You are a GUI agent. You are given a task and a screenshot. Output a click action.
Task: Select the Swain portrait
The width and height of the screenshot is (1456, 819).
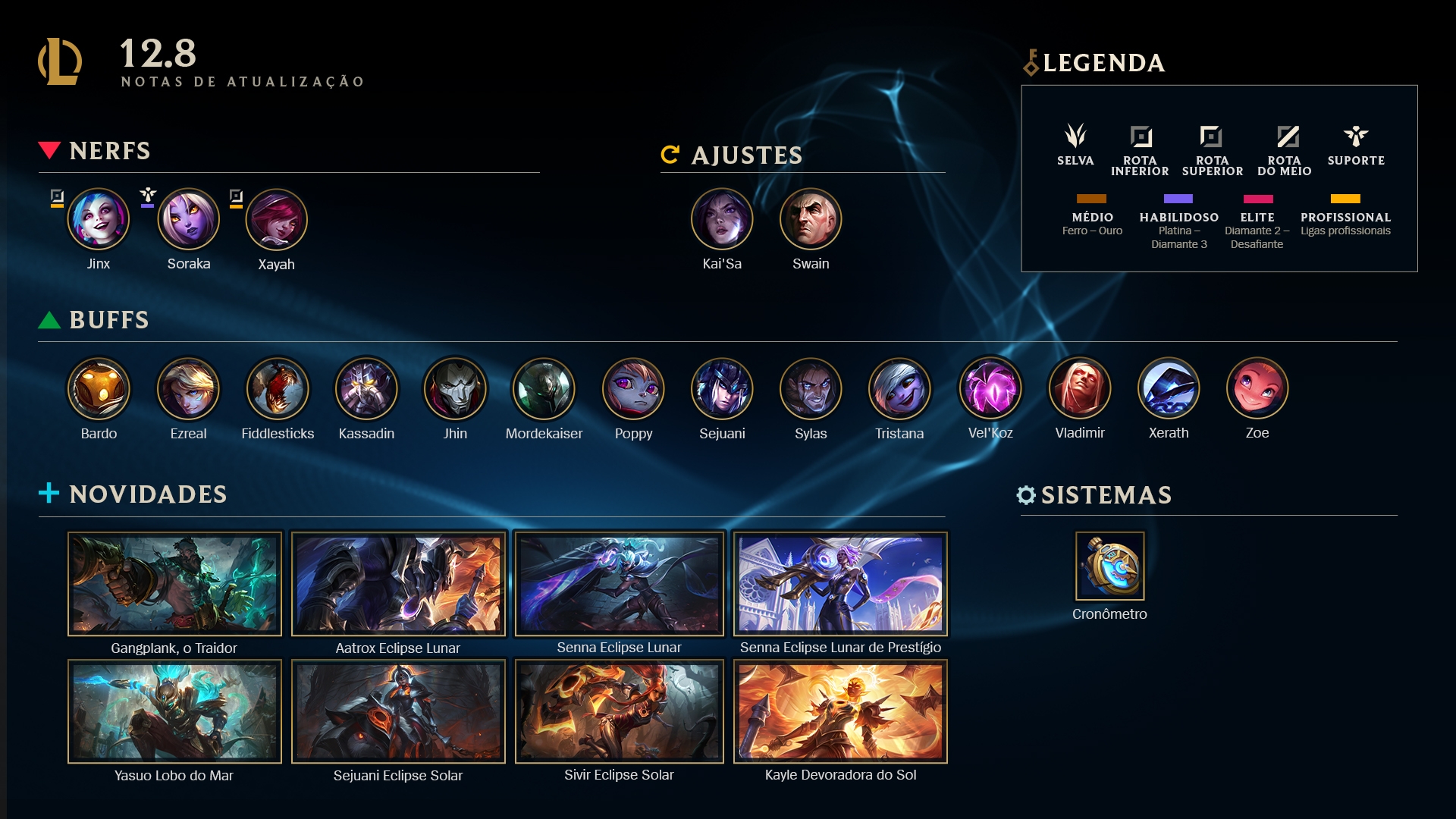[811, 220]
